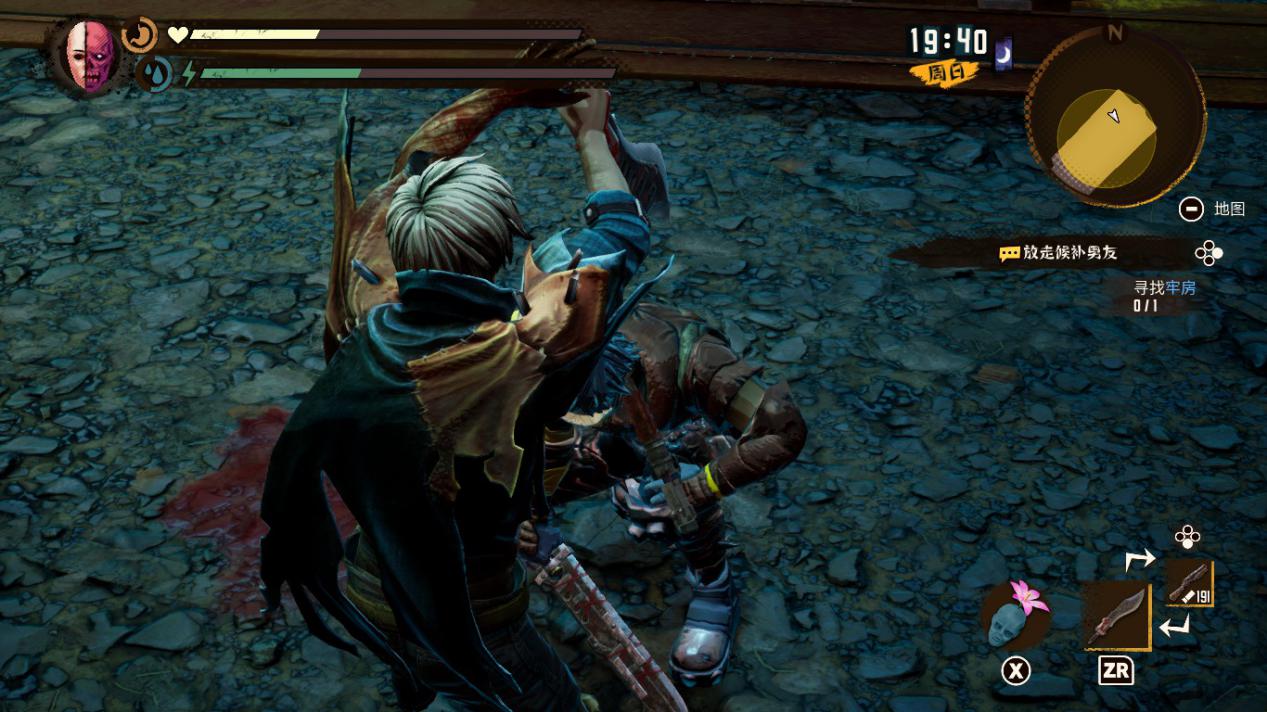
Task: Switch to the secondary rifle weapon slot
Action: point(1190,583)
